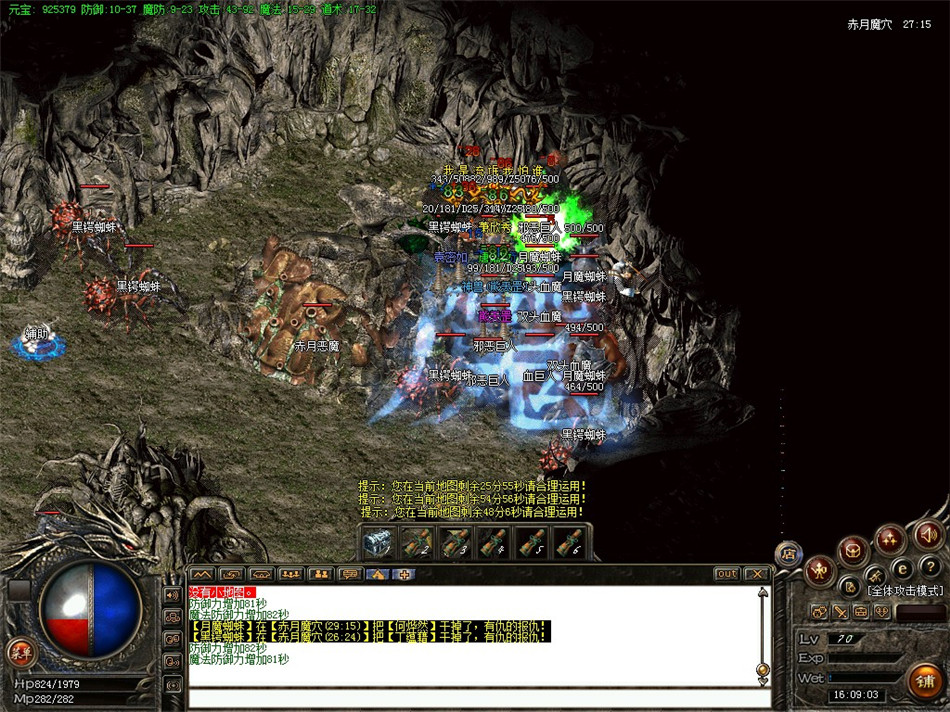
Task: Toggle the speaker chat channel button beside the orb
Action: click(173, 595)
